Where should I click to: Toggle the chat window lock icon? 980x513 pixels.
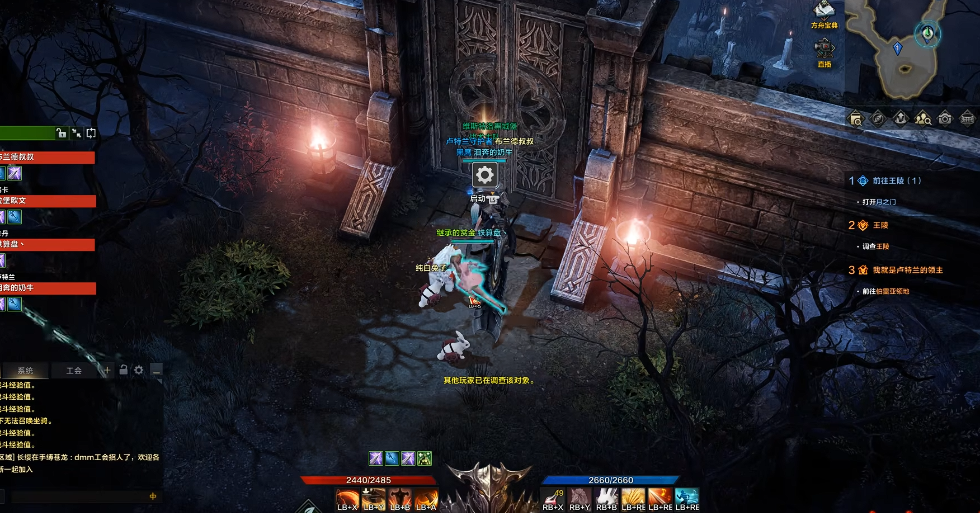point(123,370)
